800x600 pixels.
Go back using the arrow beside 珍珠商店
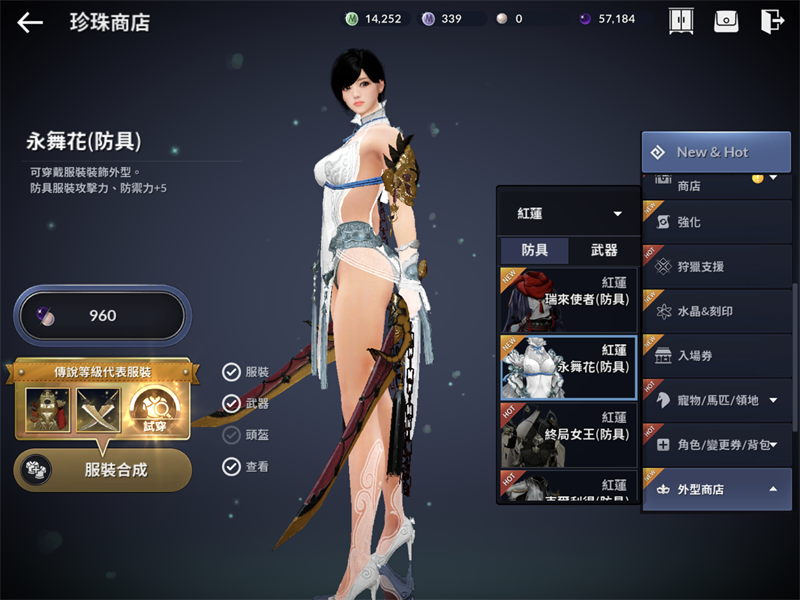pos(30,22)
